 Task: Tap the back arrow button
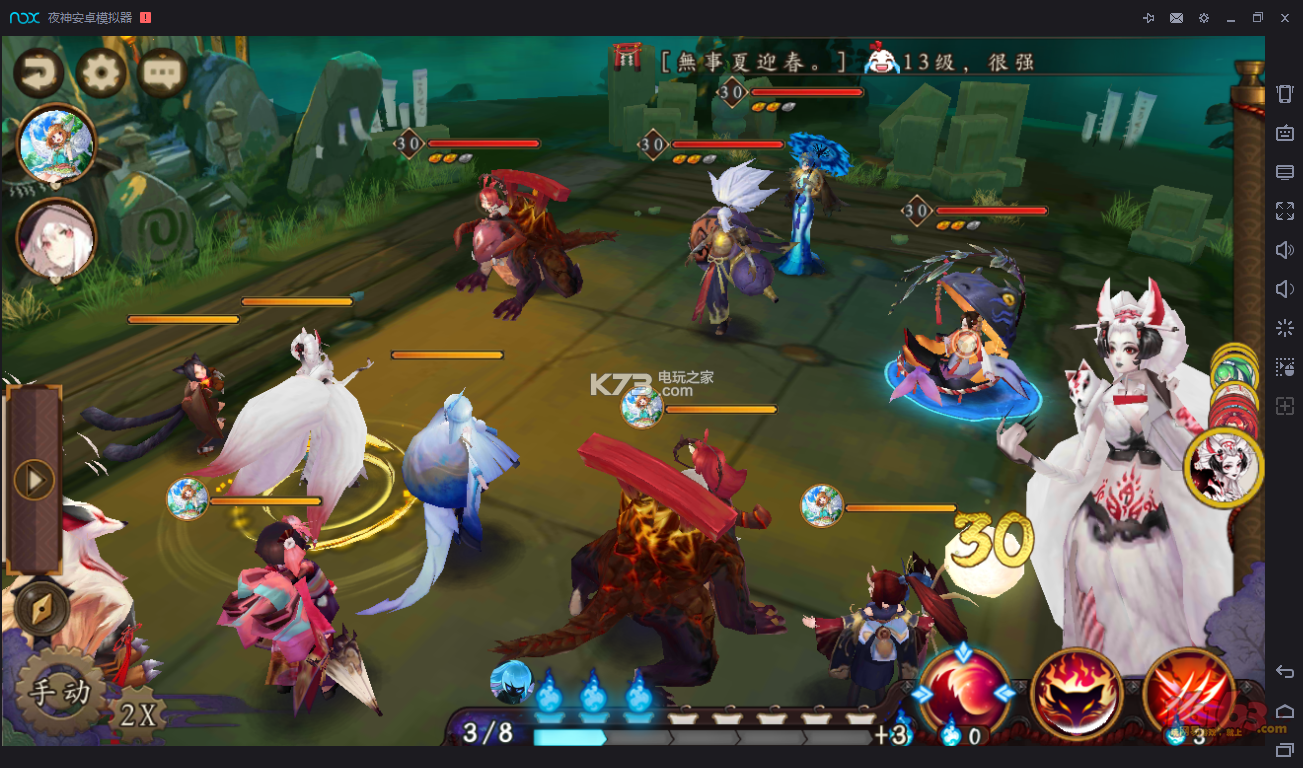point(39,72)
